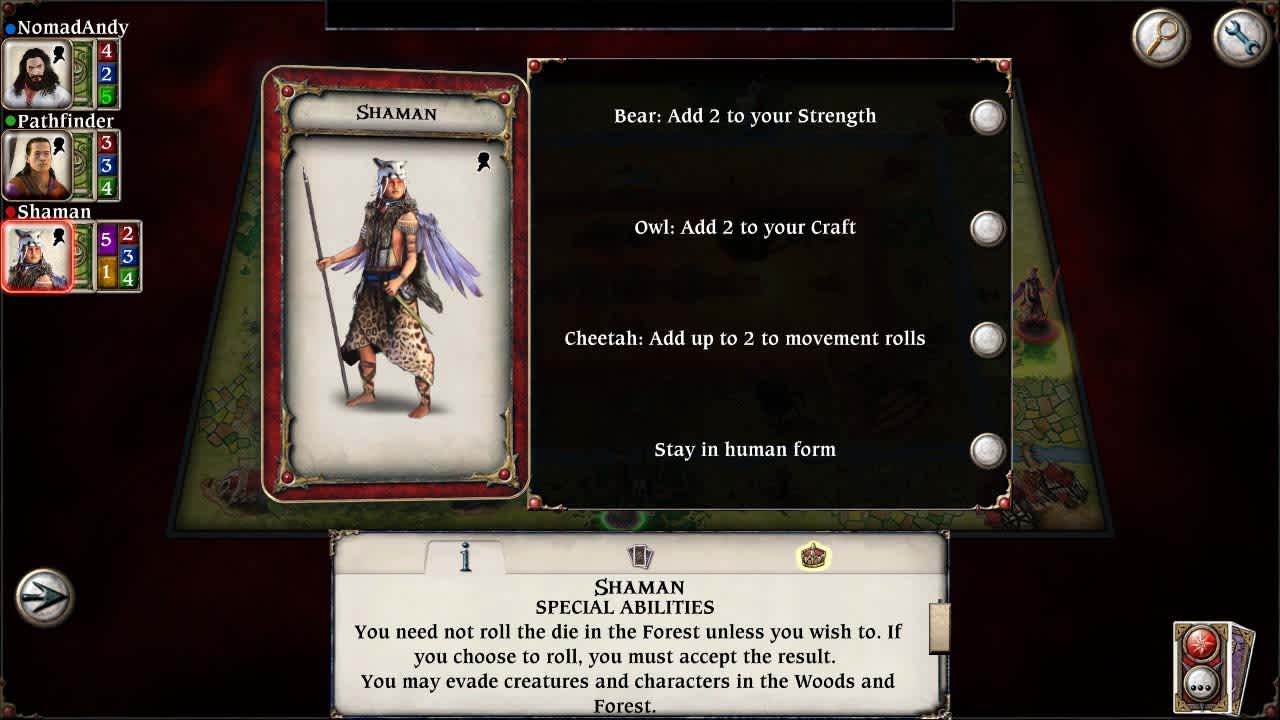Click the Shaman player portrait in sidebar
The image size is (1280, 720).
pos(35,255)
